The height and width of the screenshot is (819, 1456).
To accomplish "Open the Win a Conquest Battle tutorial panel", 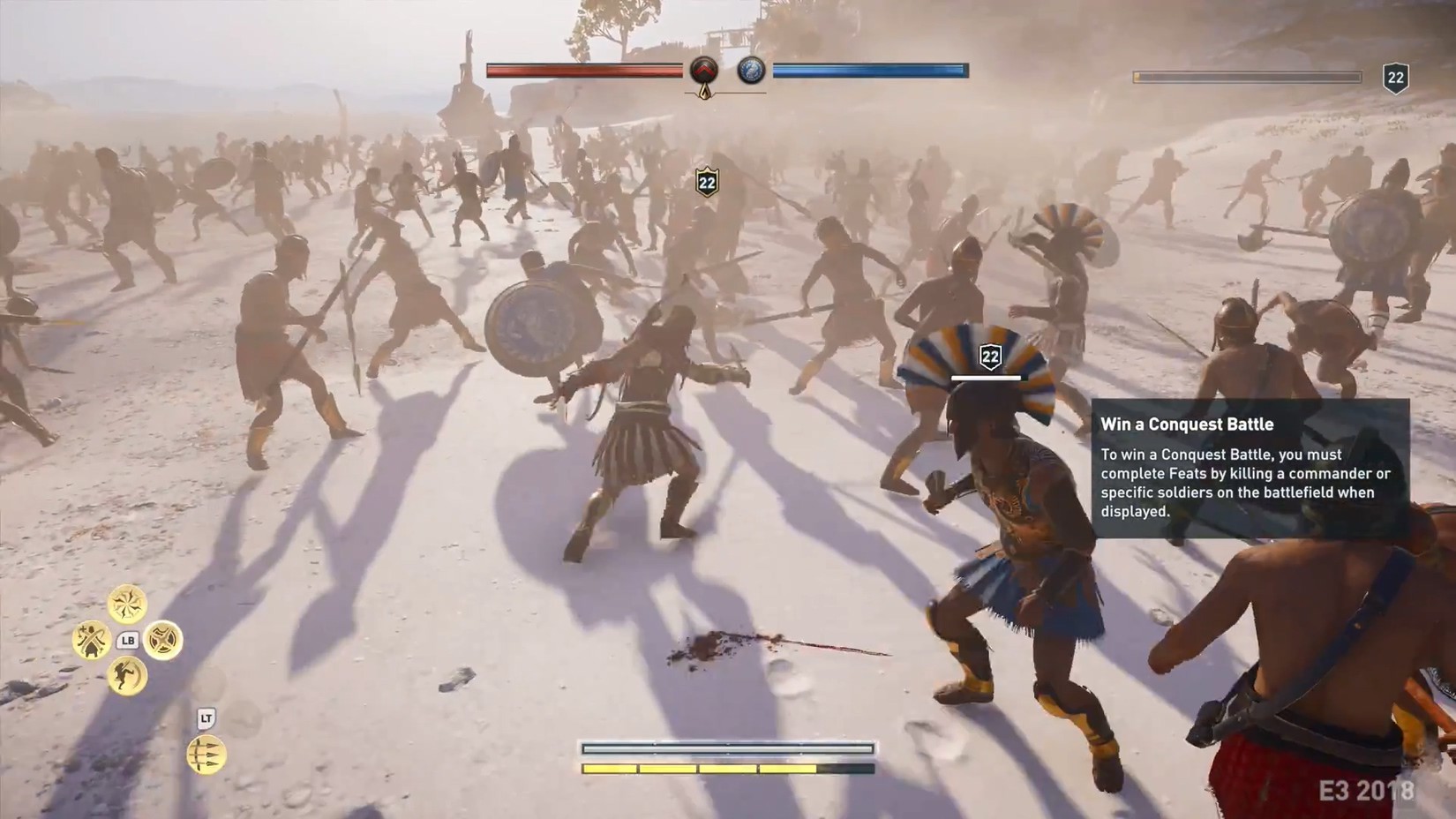I will point(1250,469).
